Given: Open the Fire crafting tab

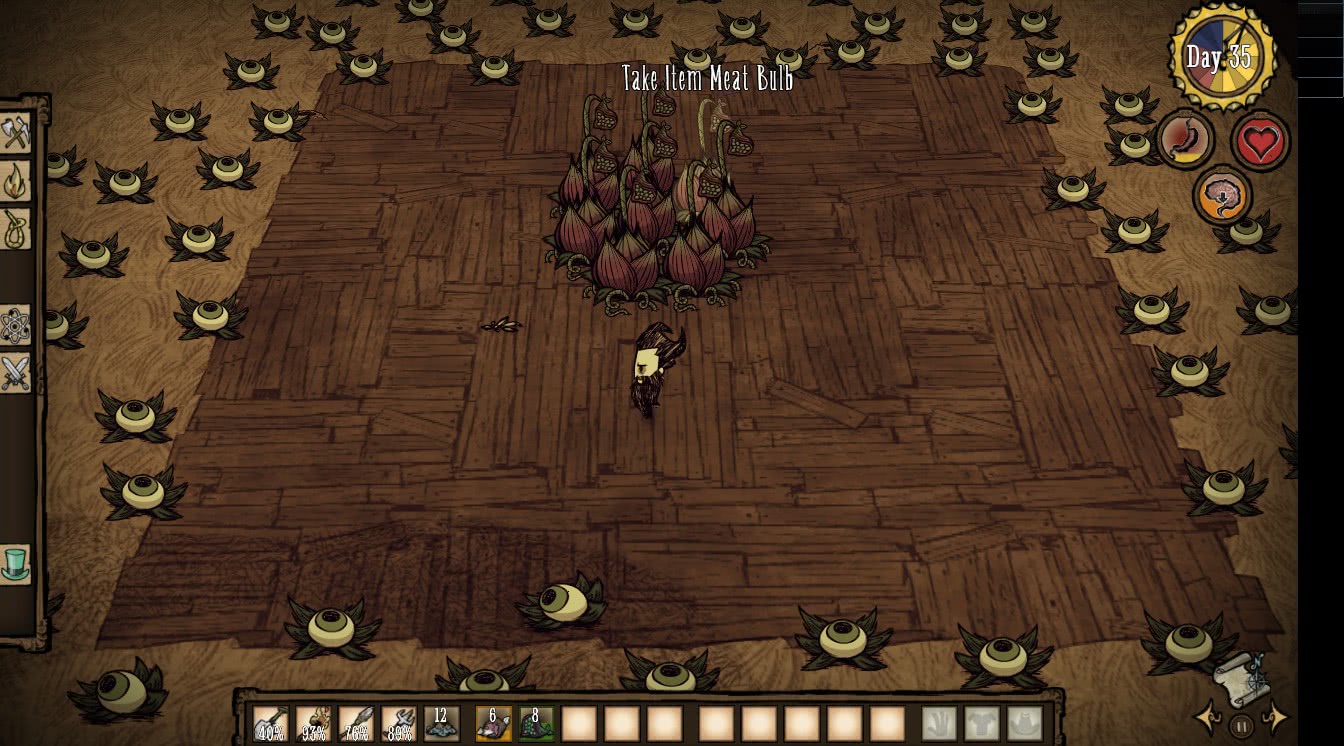Looking at the screenshot, I should click(15, 181).
